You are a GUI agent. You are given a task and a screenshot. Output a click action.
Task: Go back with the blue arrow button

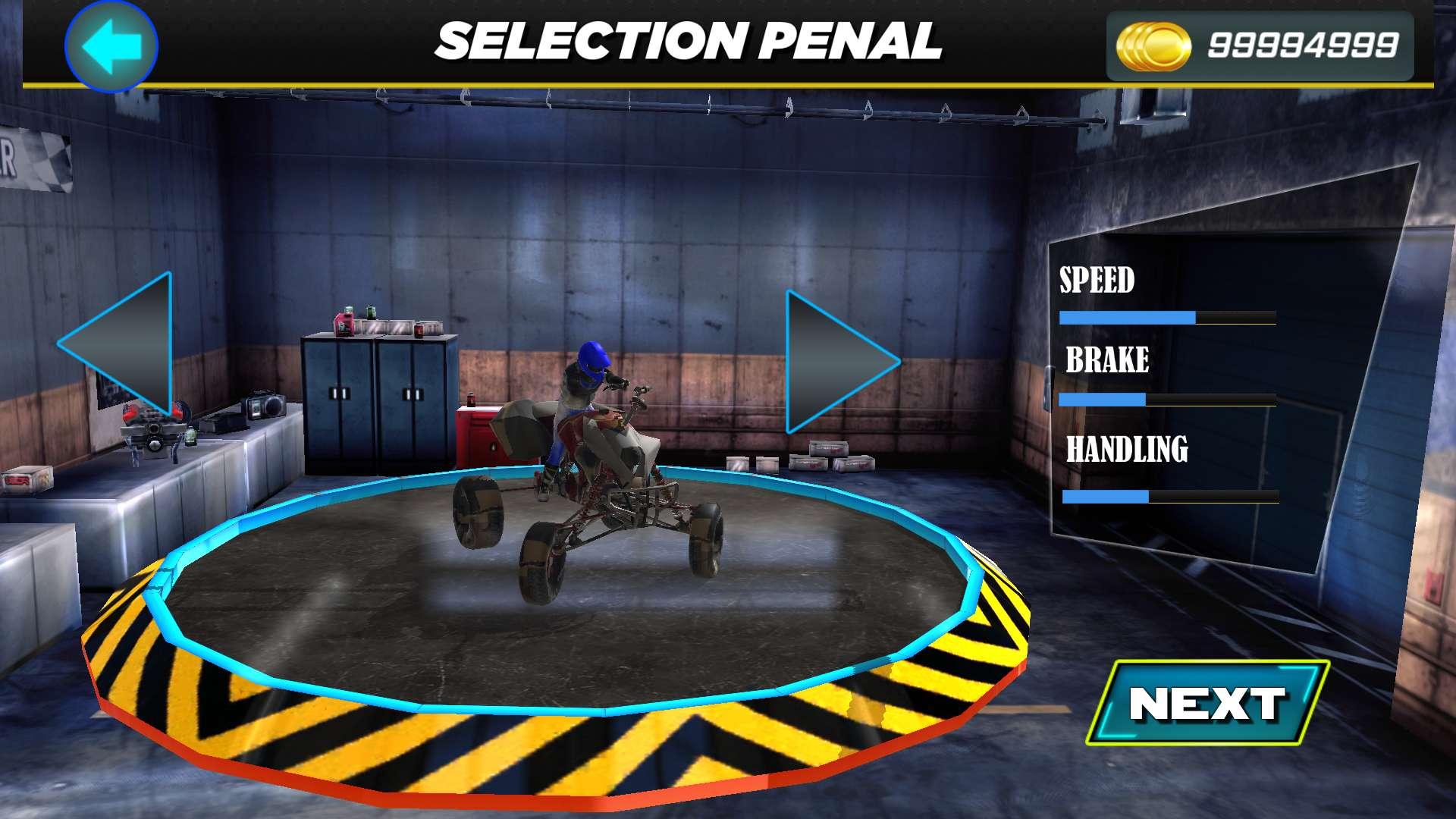pyautogui.click(x=111, y=45)
